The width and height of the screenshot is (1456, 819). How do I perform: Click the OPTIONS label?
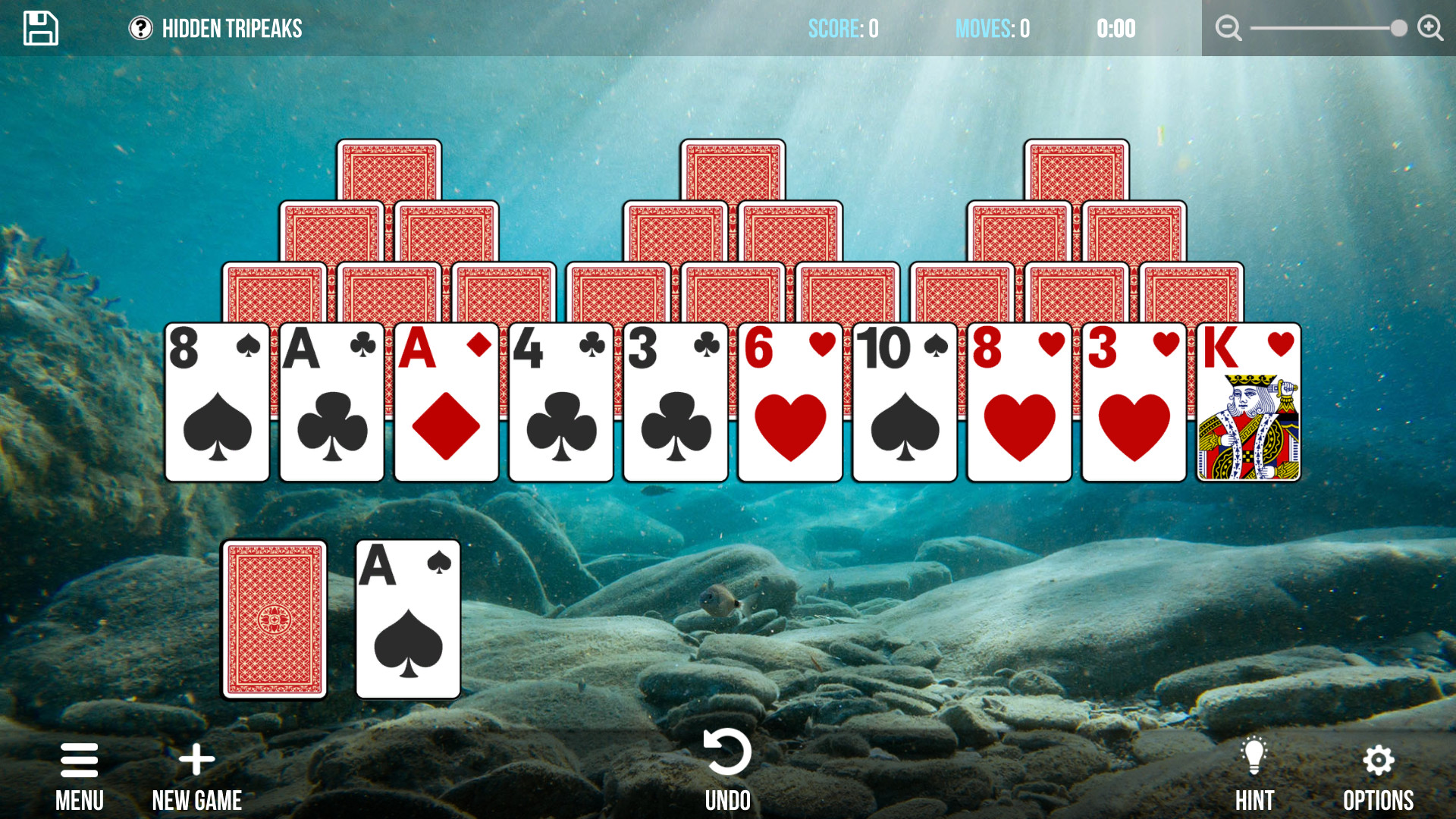1379,799
